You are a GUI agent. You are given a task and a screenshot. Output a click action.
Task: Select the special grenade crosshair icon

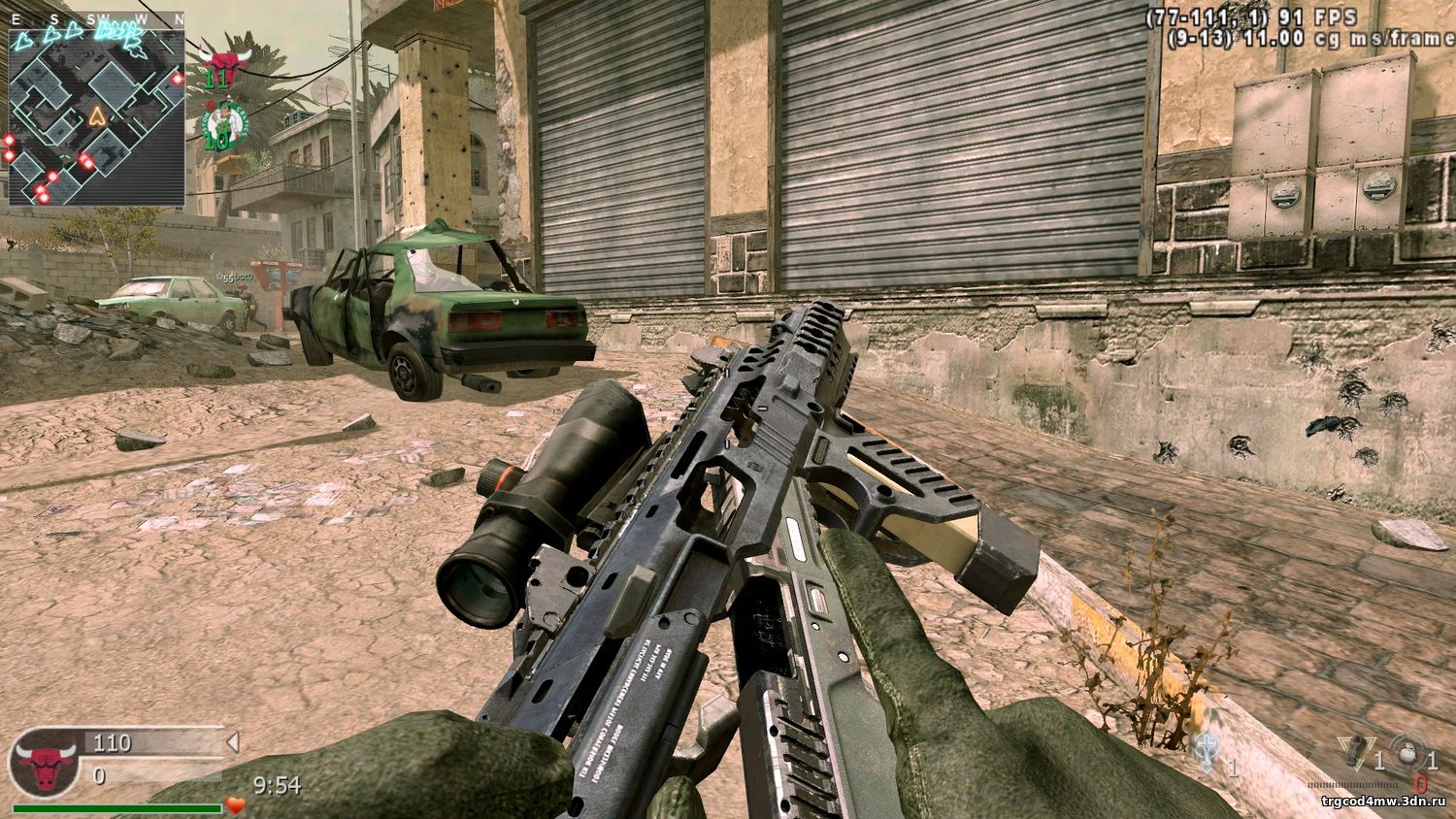click(x=1407, y=752)
